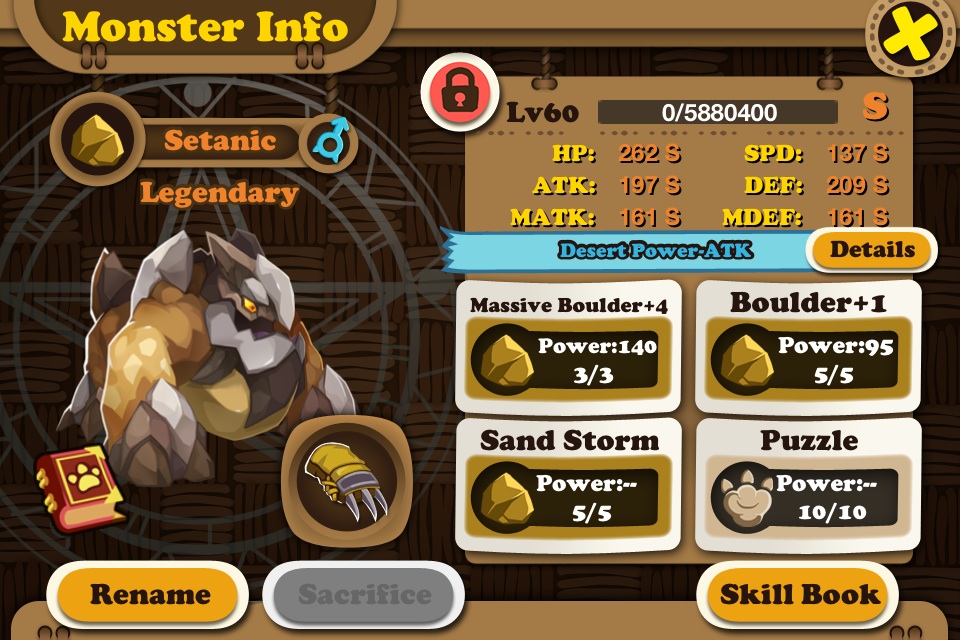
Task: Close the Monster Info screen
Action: 908,38
